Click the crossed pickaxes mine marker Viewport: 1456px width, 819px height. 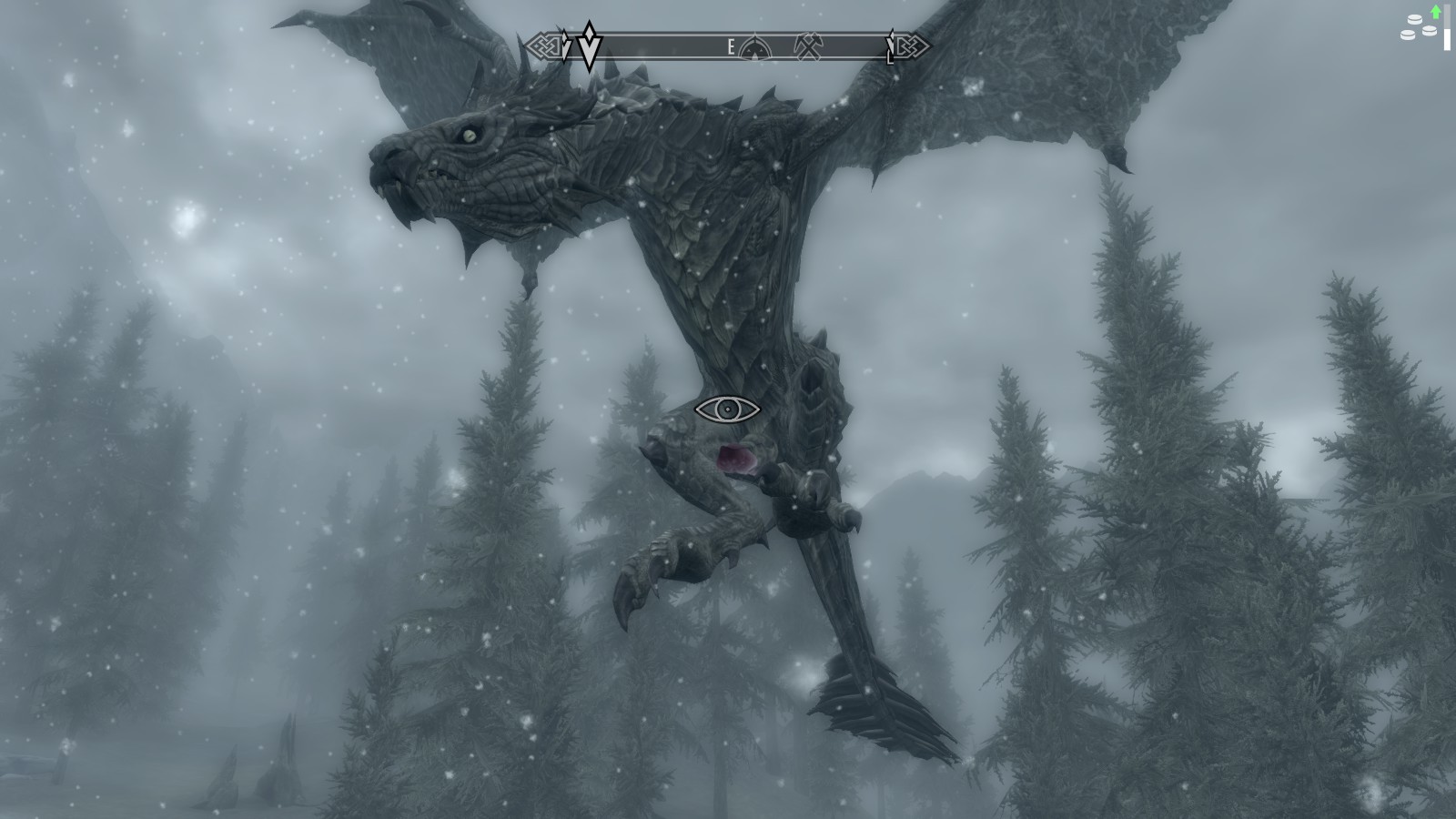808,45
